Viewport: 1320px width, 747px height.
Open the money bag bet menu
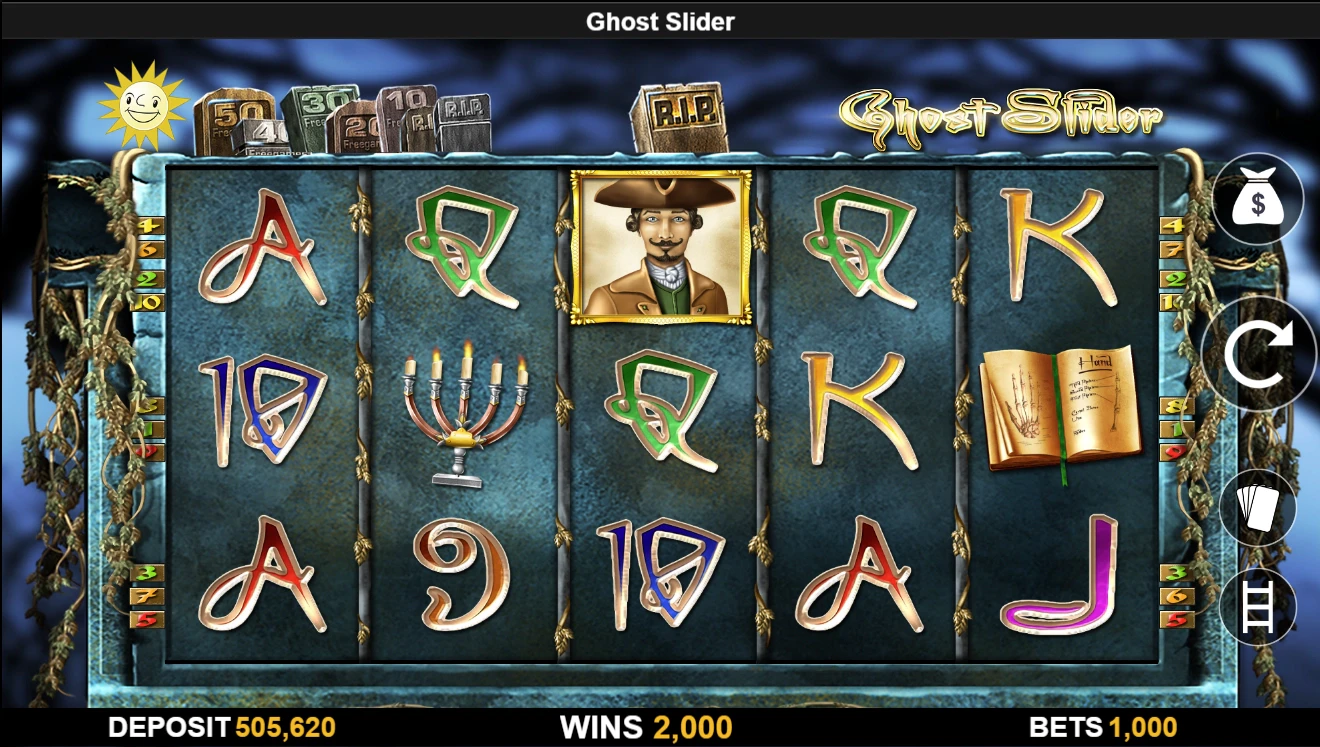click(x=1258, y=200)
